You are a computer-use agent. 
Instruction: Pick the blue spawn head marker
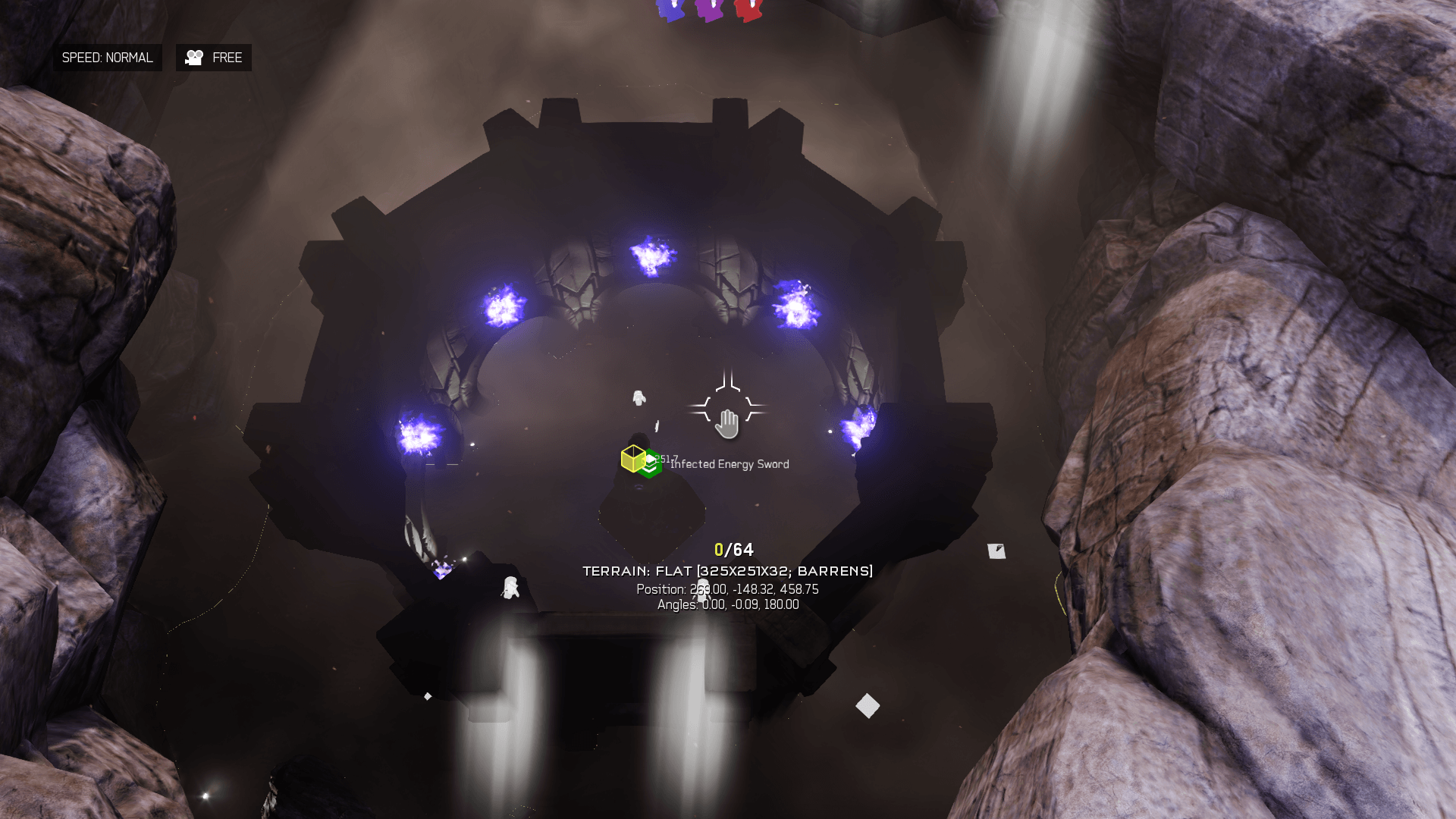click(670, 9)
